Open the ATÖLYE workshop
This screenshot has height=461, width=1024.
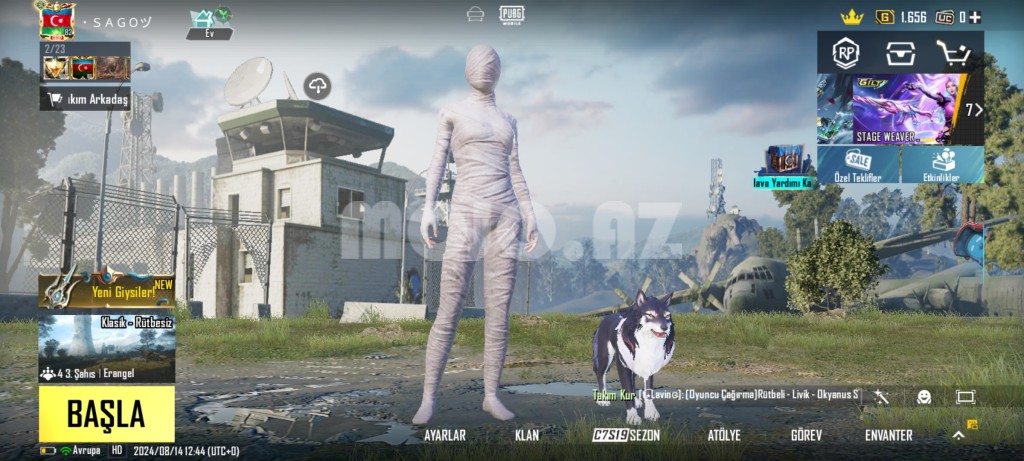[x=724, y=436]
